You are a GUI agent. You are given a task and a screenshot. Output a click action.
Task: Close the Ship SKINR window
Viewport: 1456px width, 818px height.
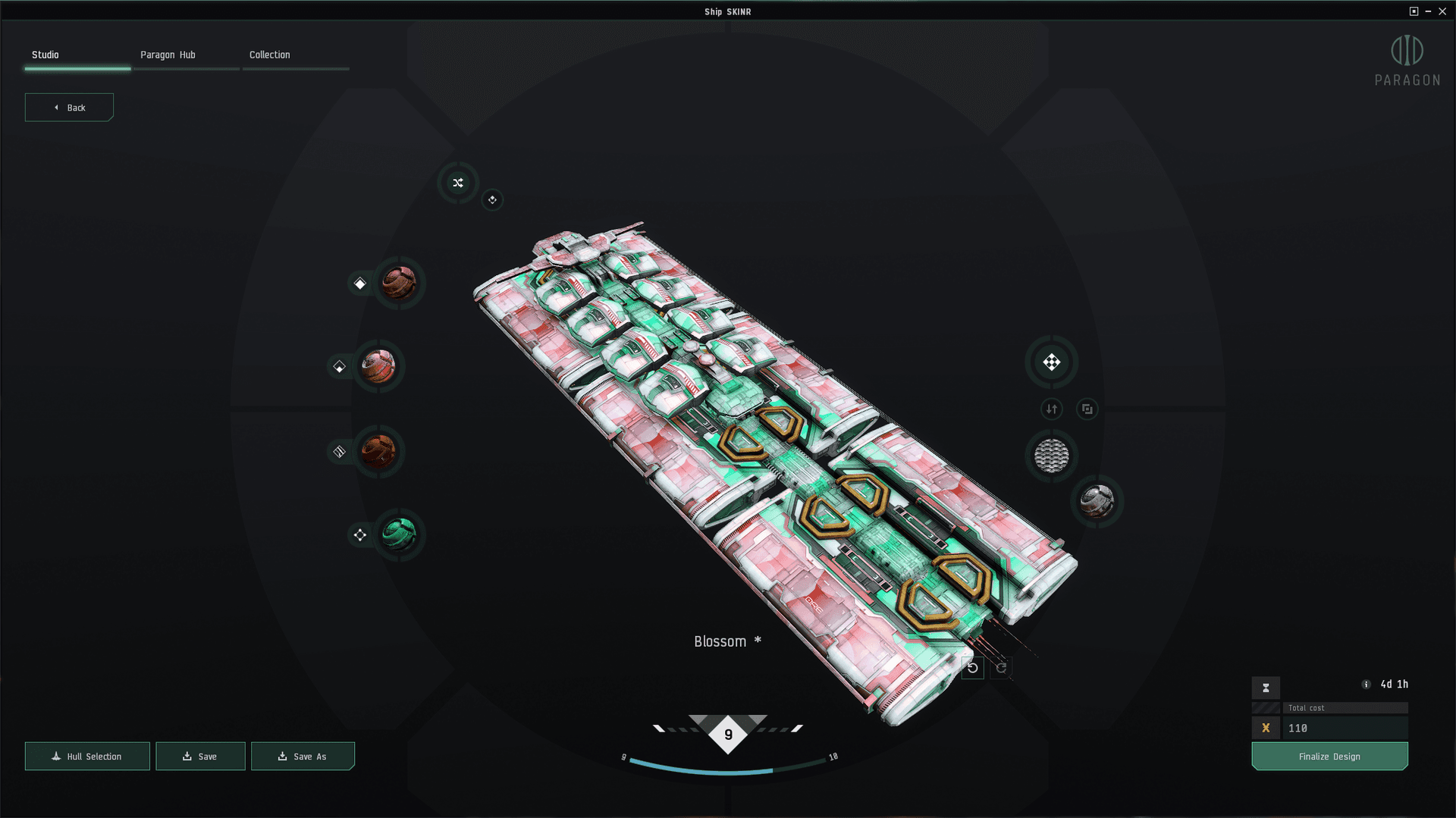pyautogui.click(x=1442, y=11)
